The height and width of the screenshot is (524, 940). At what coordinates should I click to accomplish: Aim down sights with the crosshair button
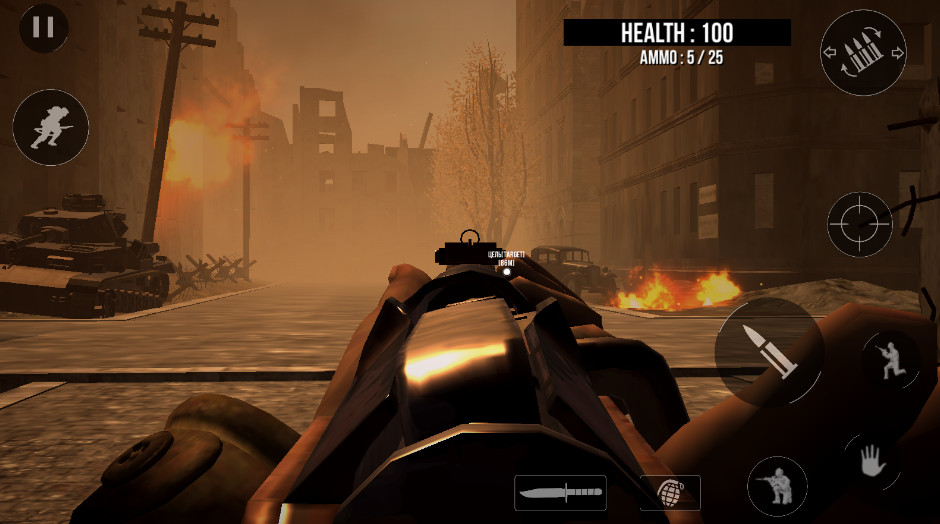coord(860,224)
